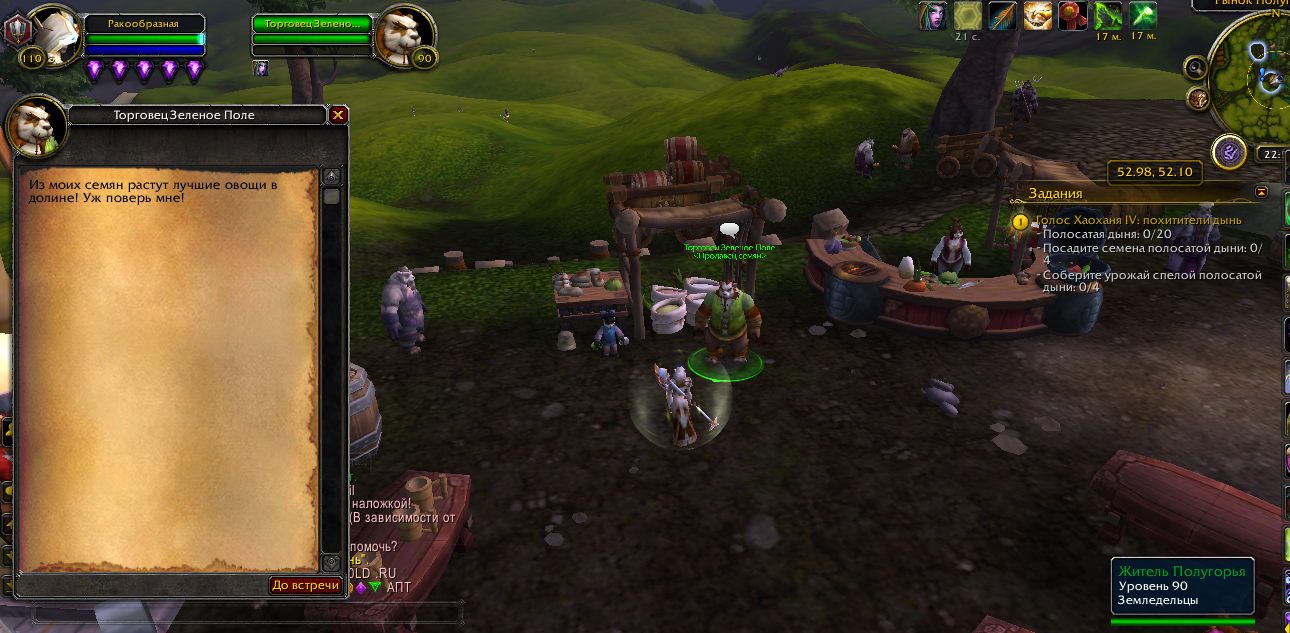This screenshot has width=1290, height=633.
Task: Click the brown round button beside the minimap
Action: coord(1197,98)
